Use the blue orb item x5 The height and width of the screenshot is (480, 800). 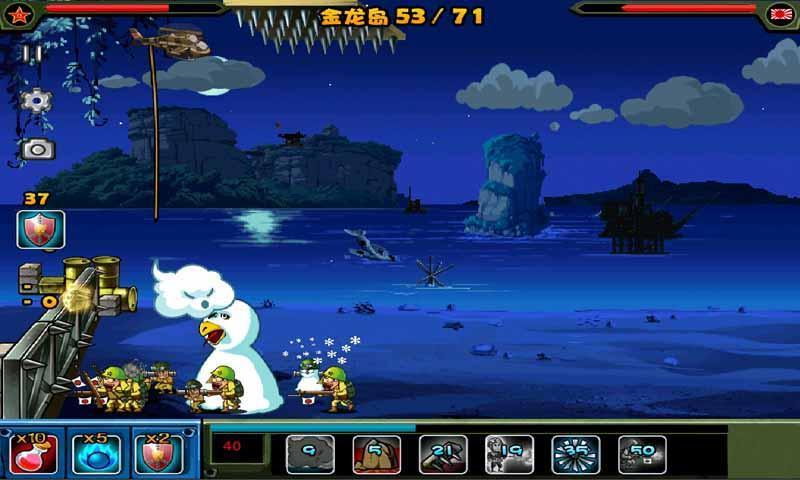coord(95,453)
